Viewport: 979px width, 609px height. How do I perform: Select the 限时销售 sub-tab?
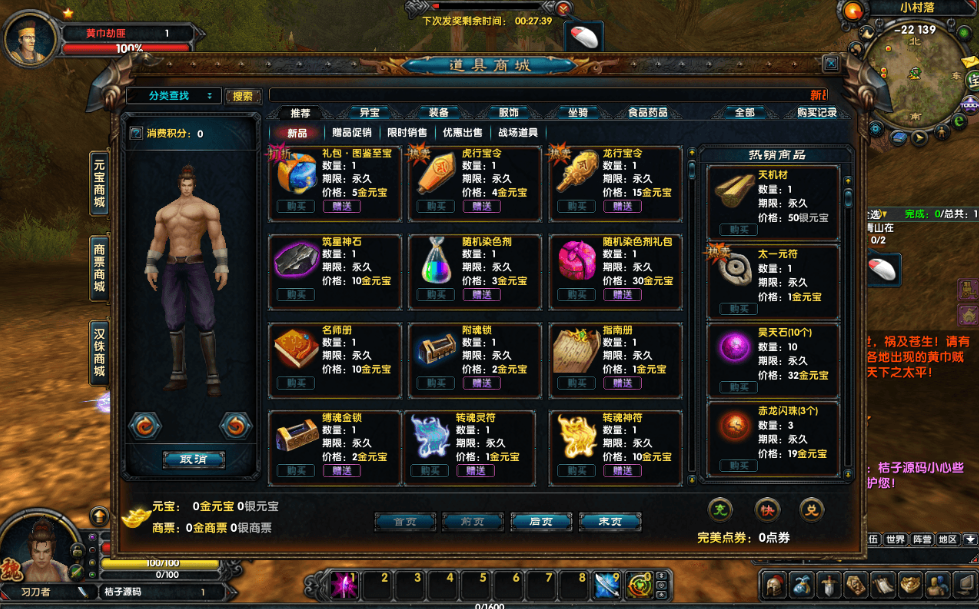point(407,132)
